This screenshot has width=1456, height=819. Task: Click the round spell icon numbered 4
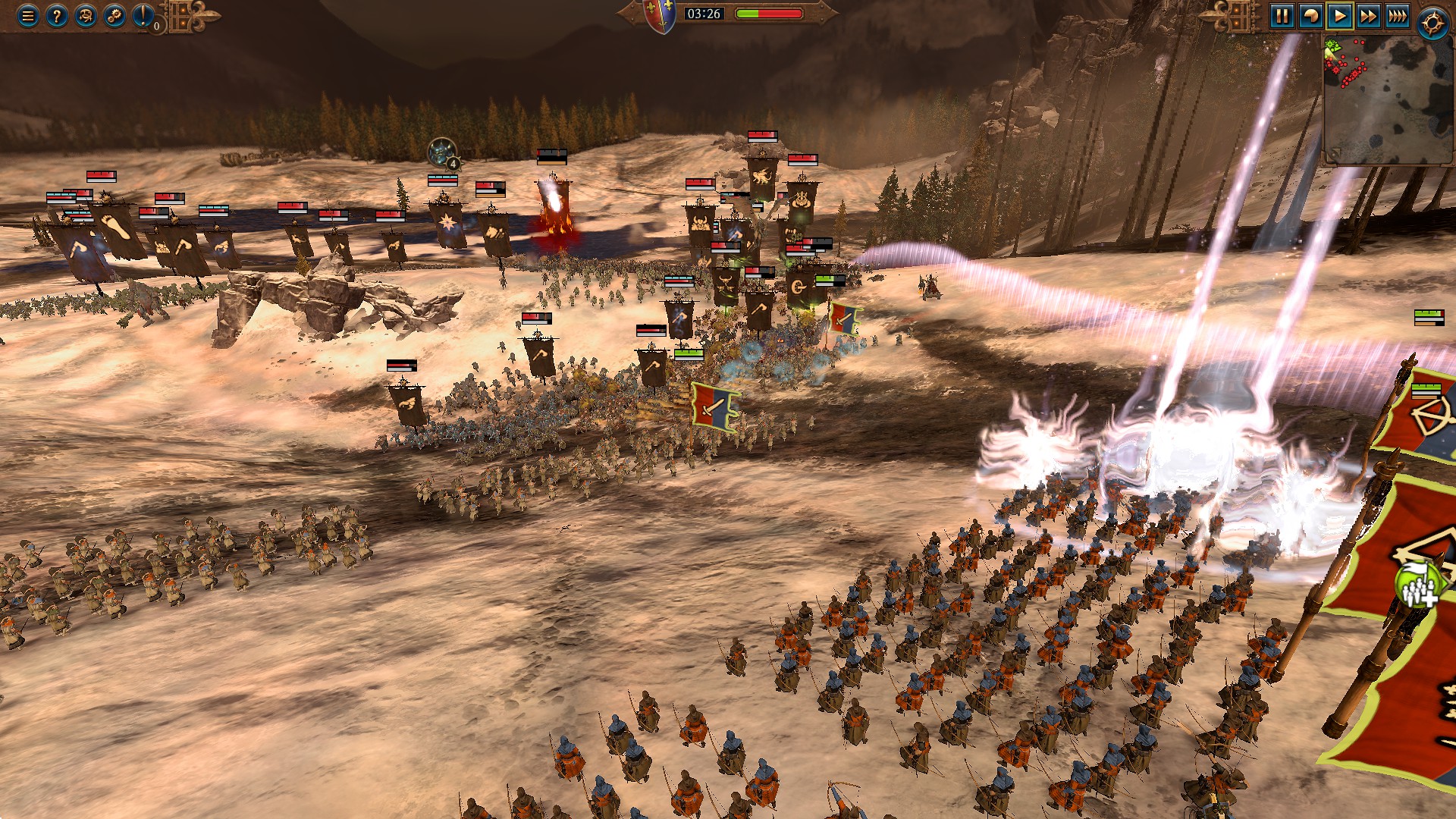pos(442,154)
